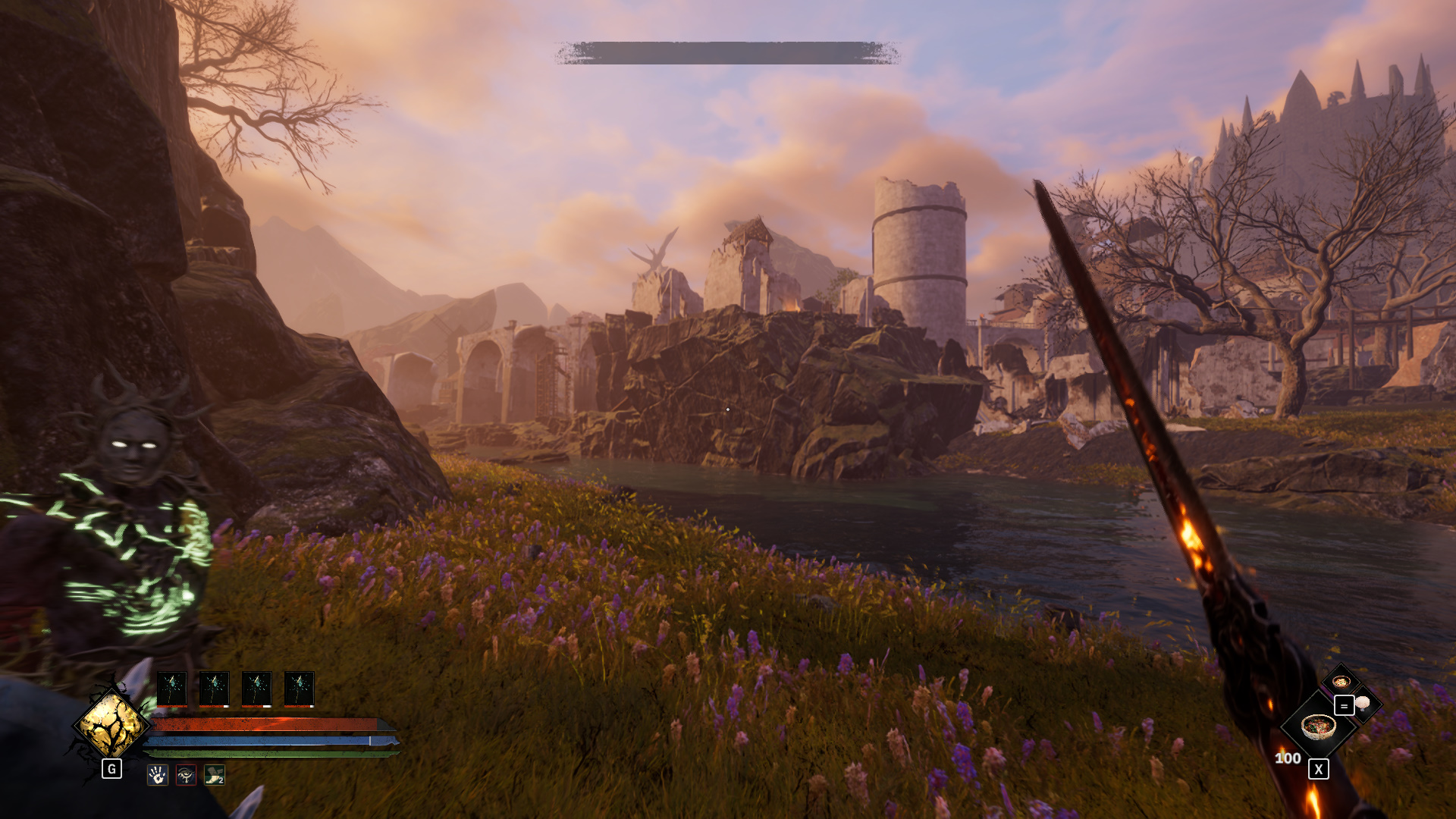
Task: Inspect the winged boot buff icon
Action: (215, 774)
